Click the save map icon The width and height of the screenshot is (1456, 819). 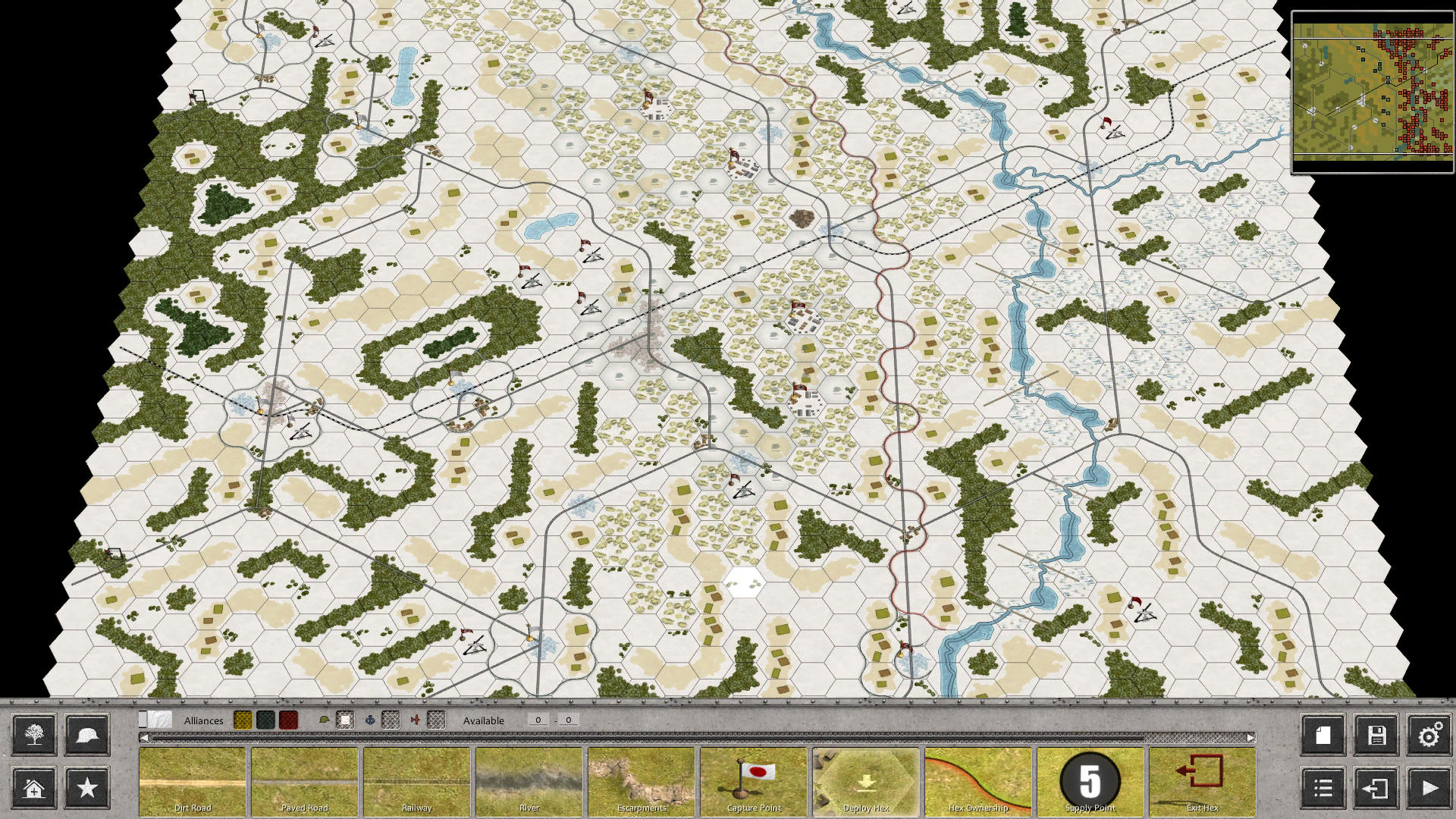click(1376, 735)
